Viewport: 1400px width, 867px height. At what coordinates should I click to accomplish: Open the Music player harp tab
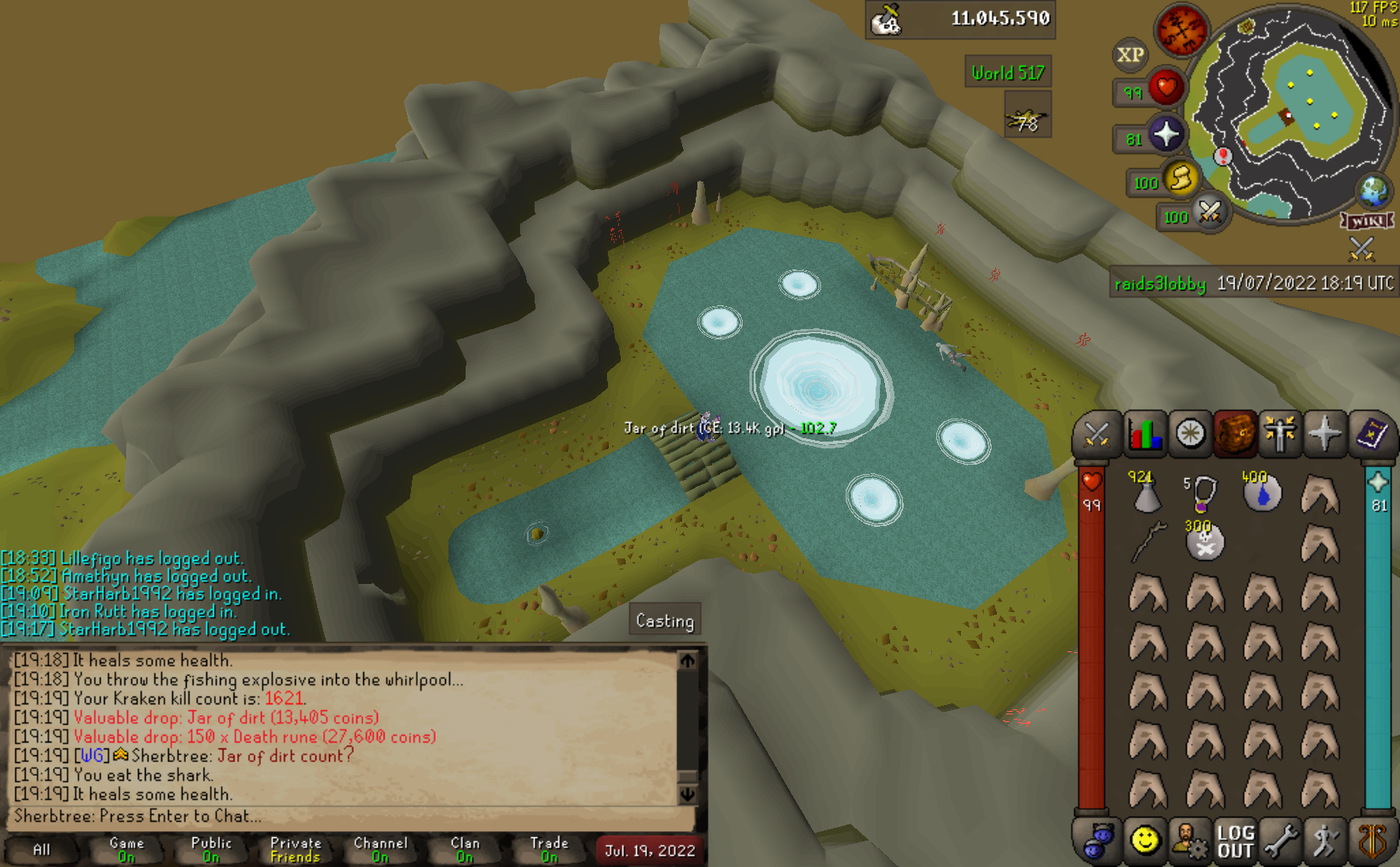pos(1371,841)
